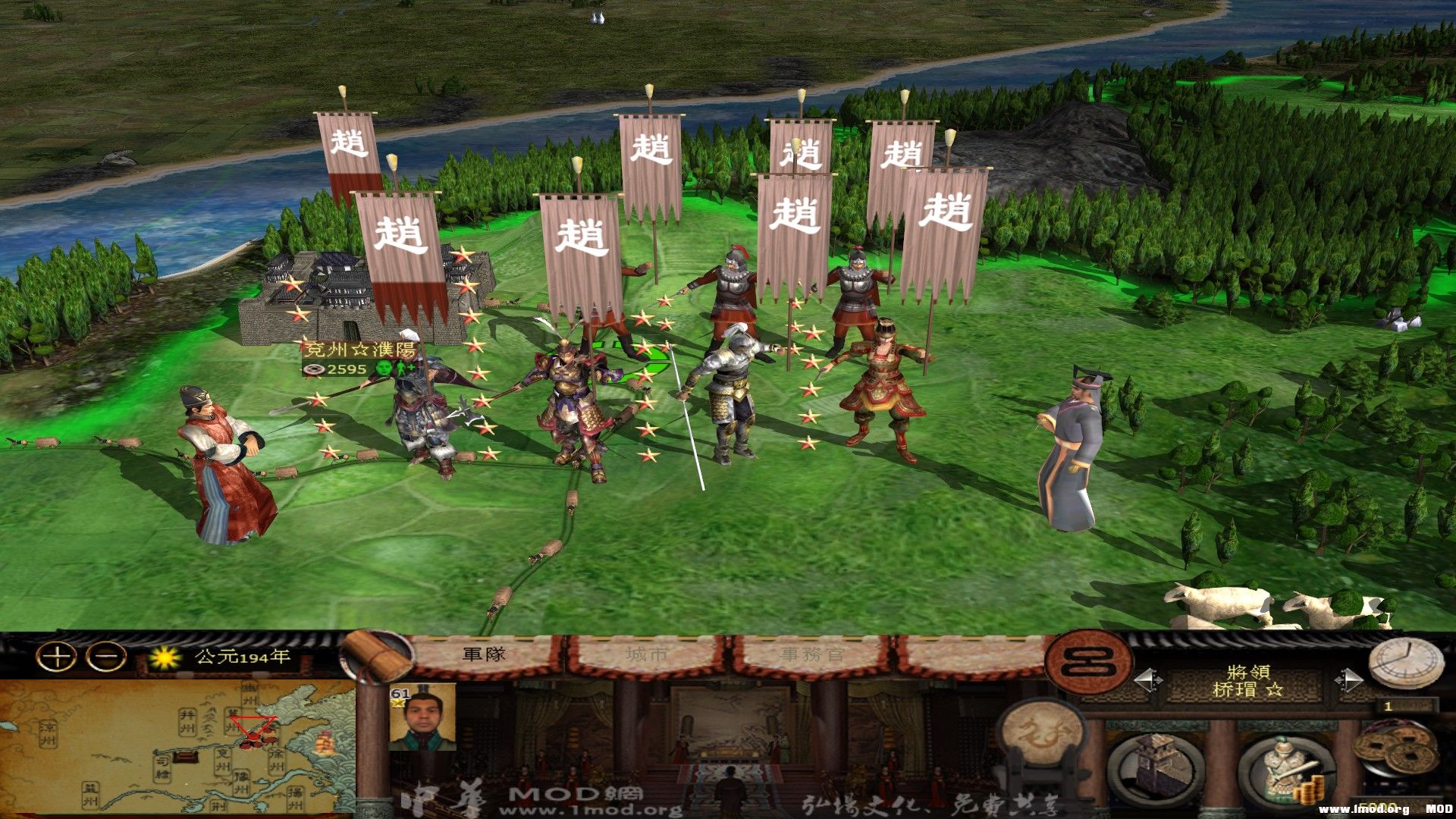This screenshot has height=819, width=1456.
Task: Open the construction panel with wall icon
Action: pyautogui.click(x=1156, y=767)
